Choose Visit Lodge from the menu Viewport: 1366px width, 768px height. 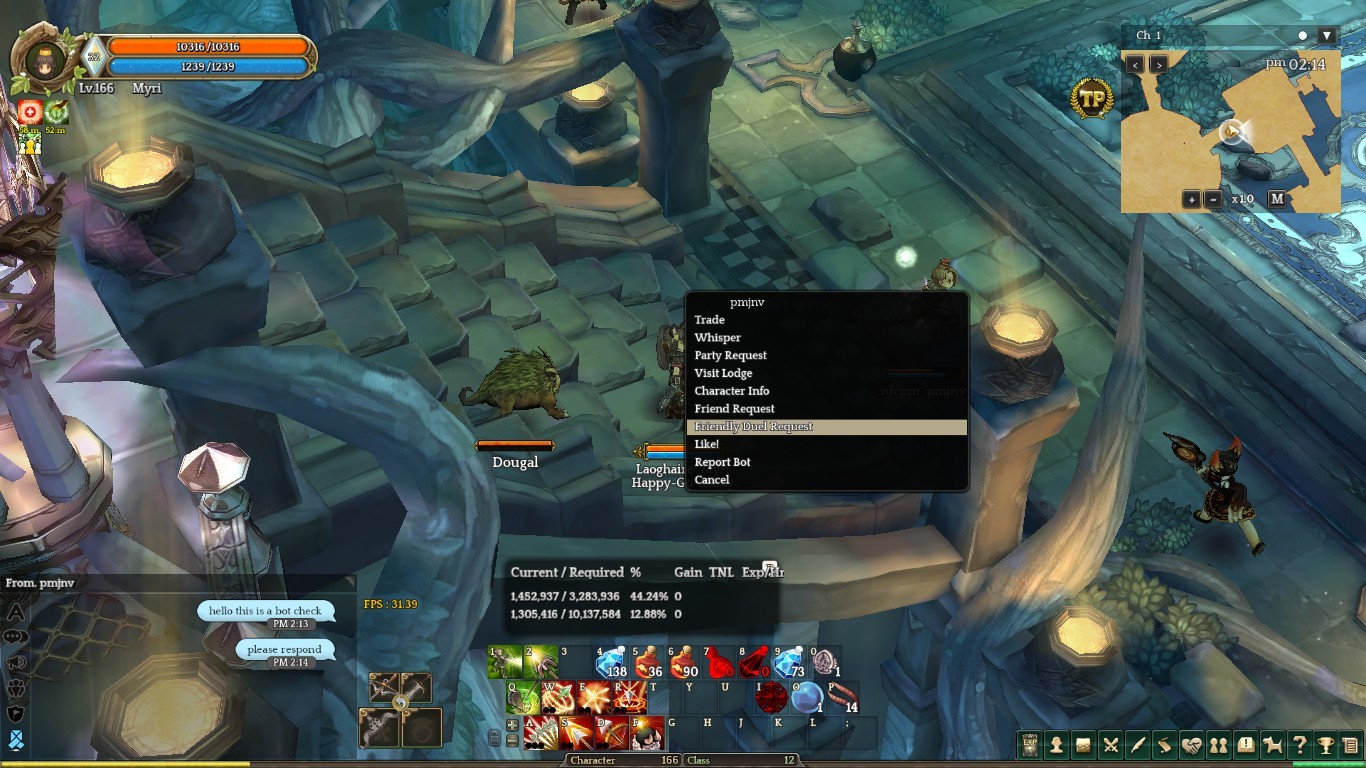tap(723, 374)
